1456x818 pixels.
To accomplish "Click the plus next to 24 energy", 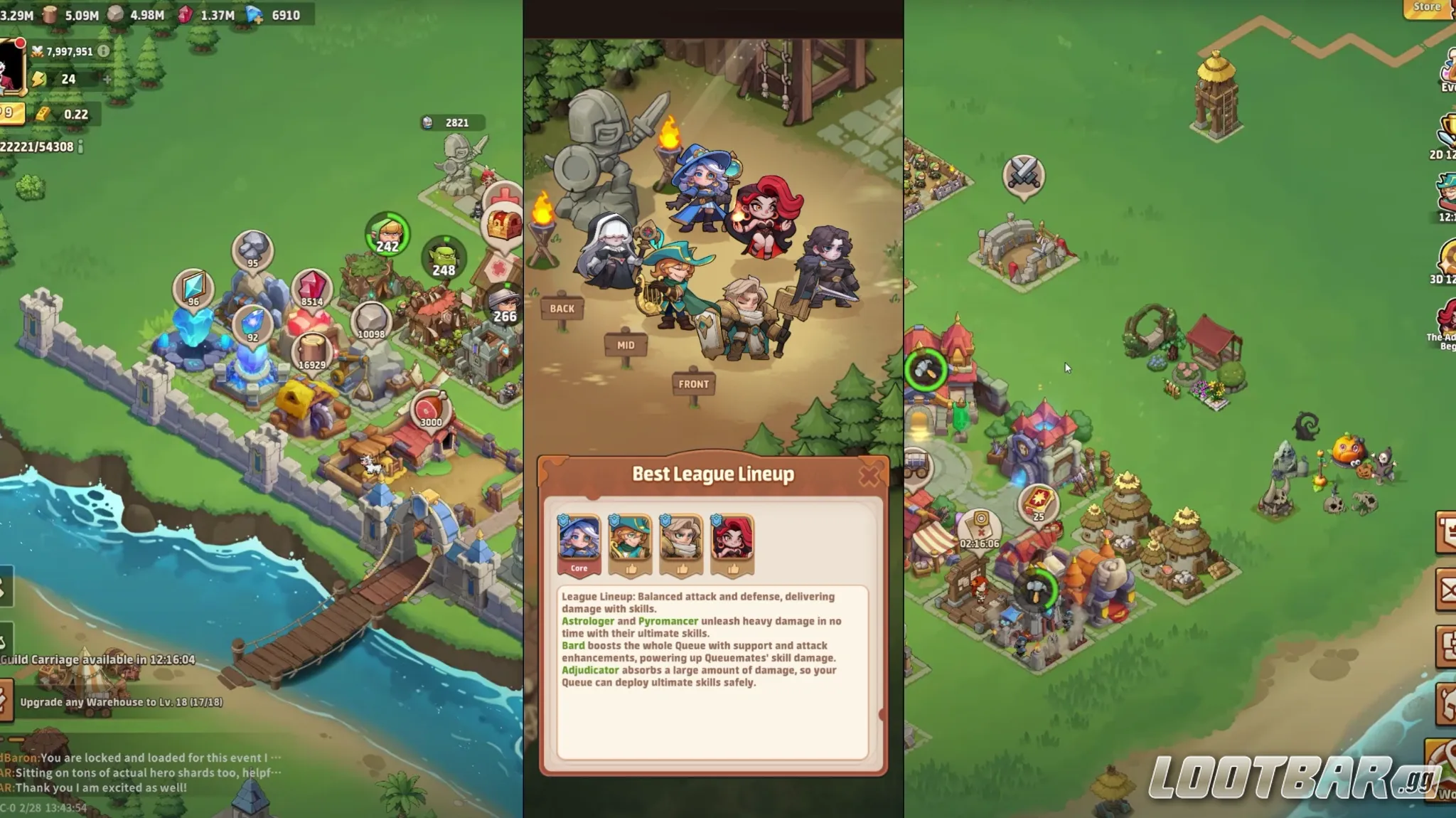I will tap(107, 79).
